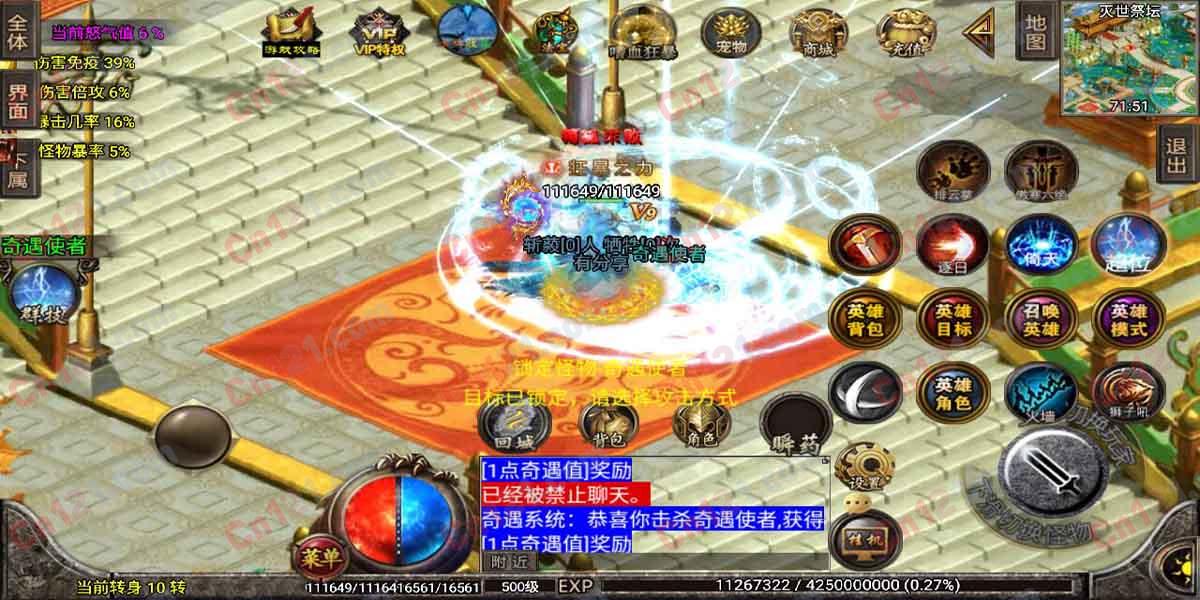Switch chat to the 附近 nearby channel

point(507,562)
